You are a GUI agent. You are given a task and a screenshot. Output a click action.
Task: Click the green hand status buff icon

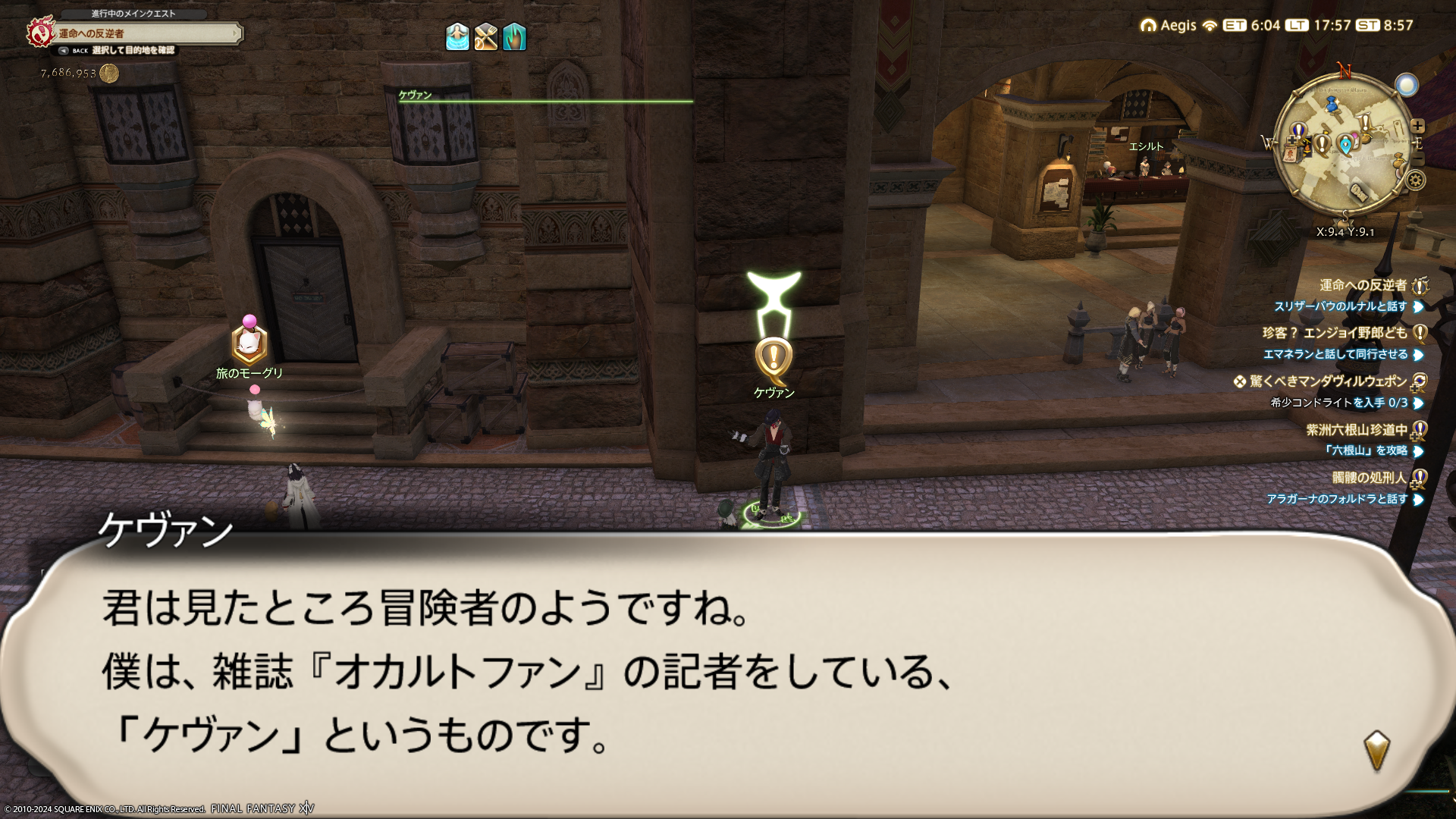pos(514,36)
